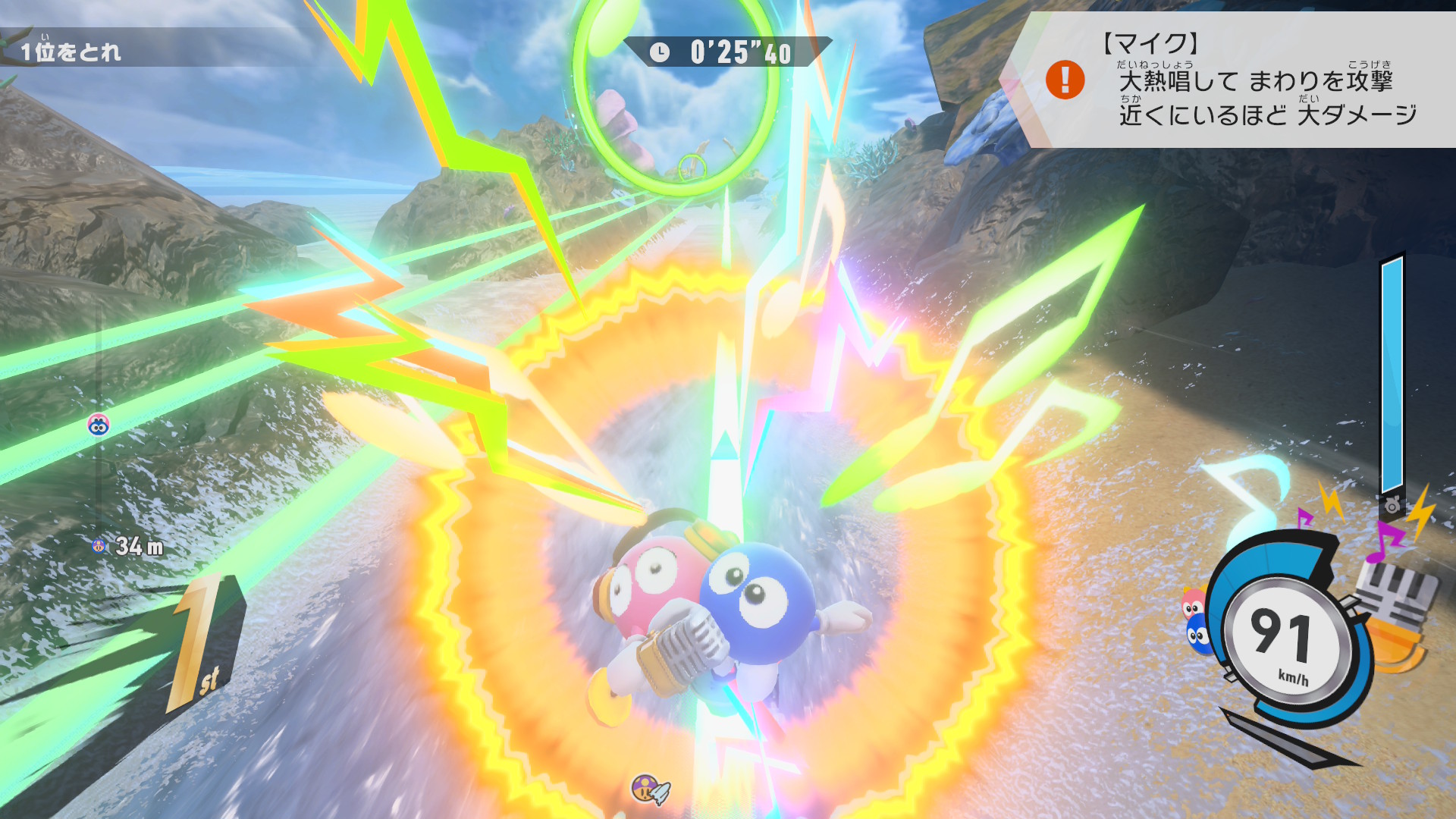The height and width of the screenshot is (819, 1456).
Task: Click the "1位をとれ" objective tracker
Action: pyautogui.click(x=71, y=52)
